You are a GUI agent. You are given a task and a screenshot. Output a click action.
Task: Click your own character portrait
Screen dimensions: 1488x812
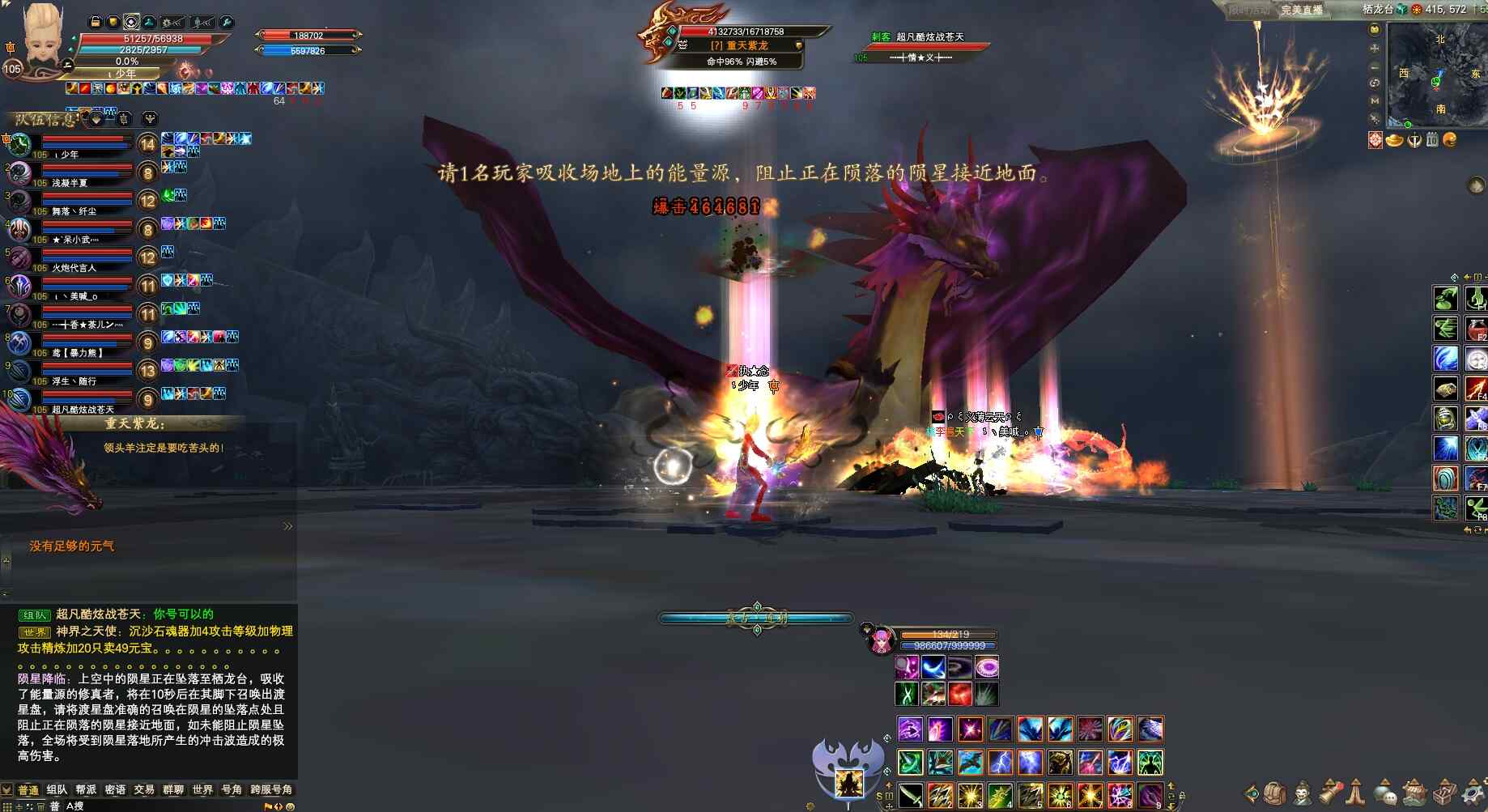click(42, 36)
